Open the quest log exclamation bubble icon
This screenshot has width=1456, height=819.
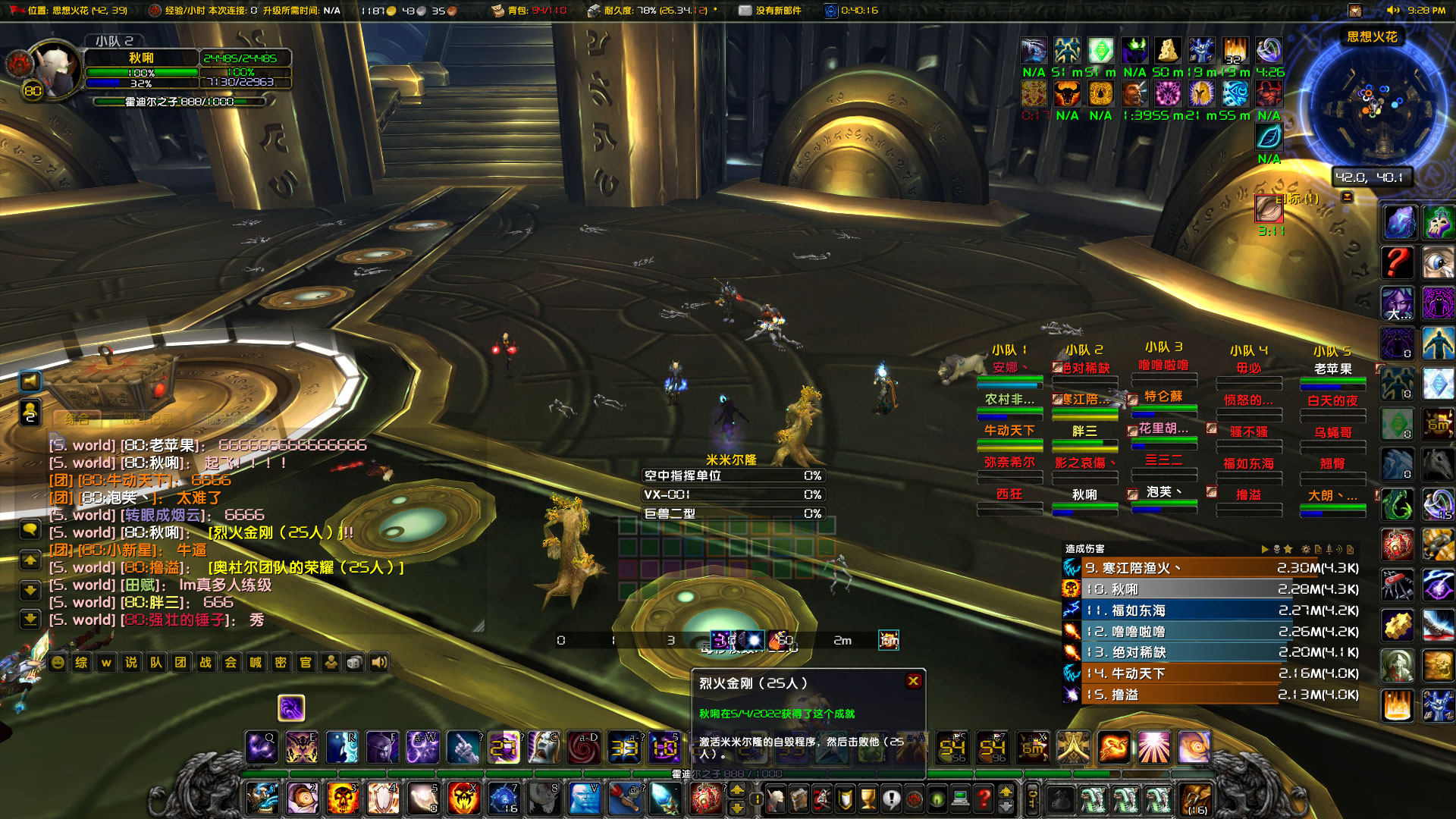(891, 799)
